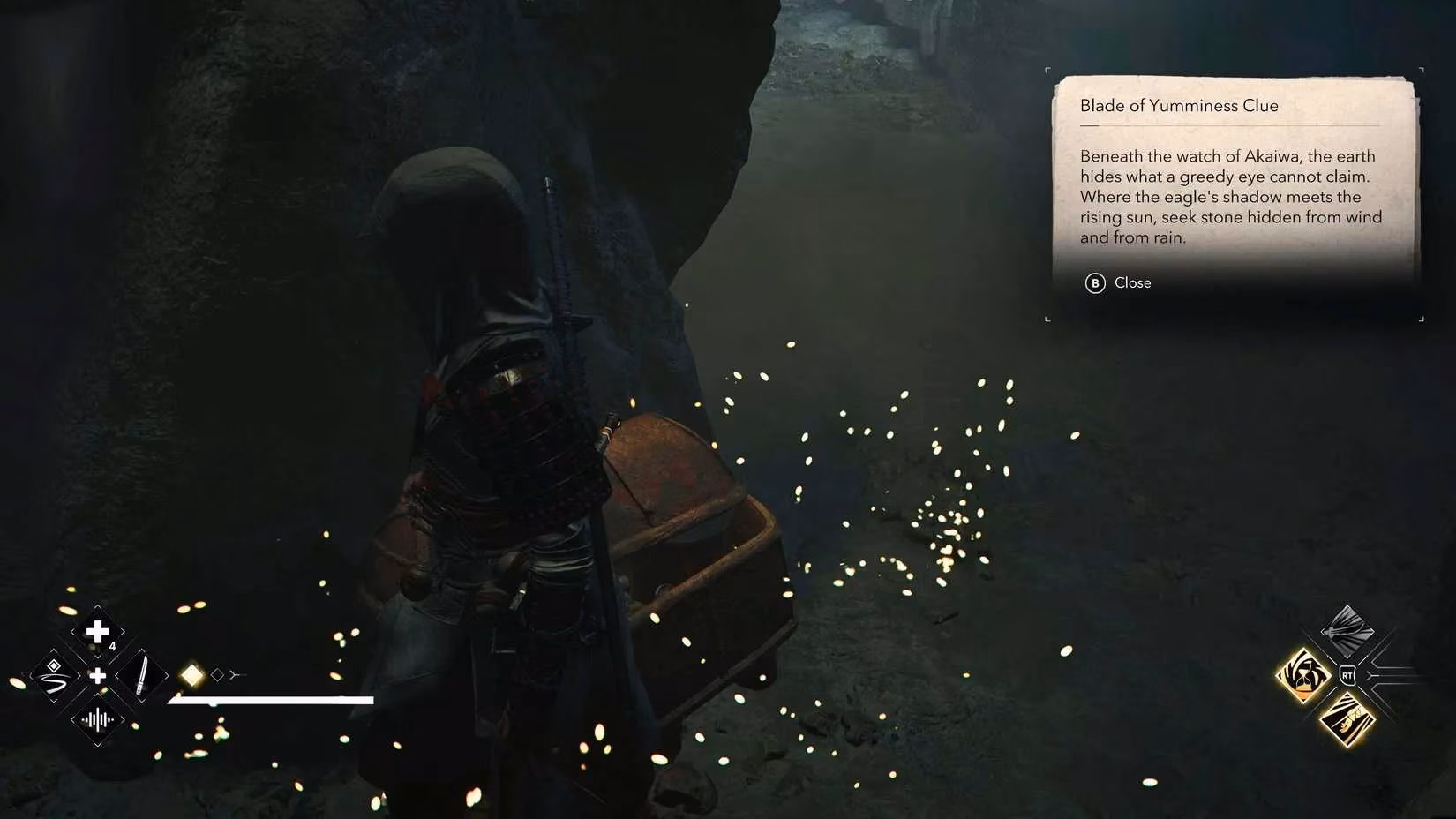Select the kunai knife tool icon
1456x819 pixels.
[143, 675]
